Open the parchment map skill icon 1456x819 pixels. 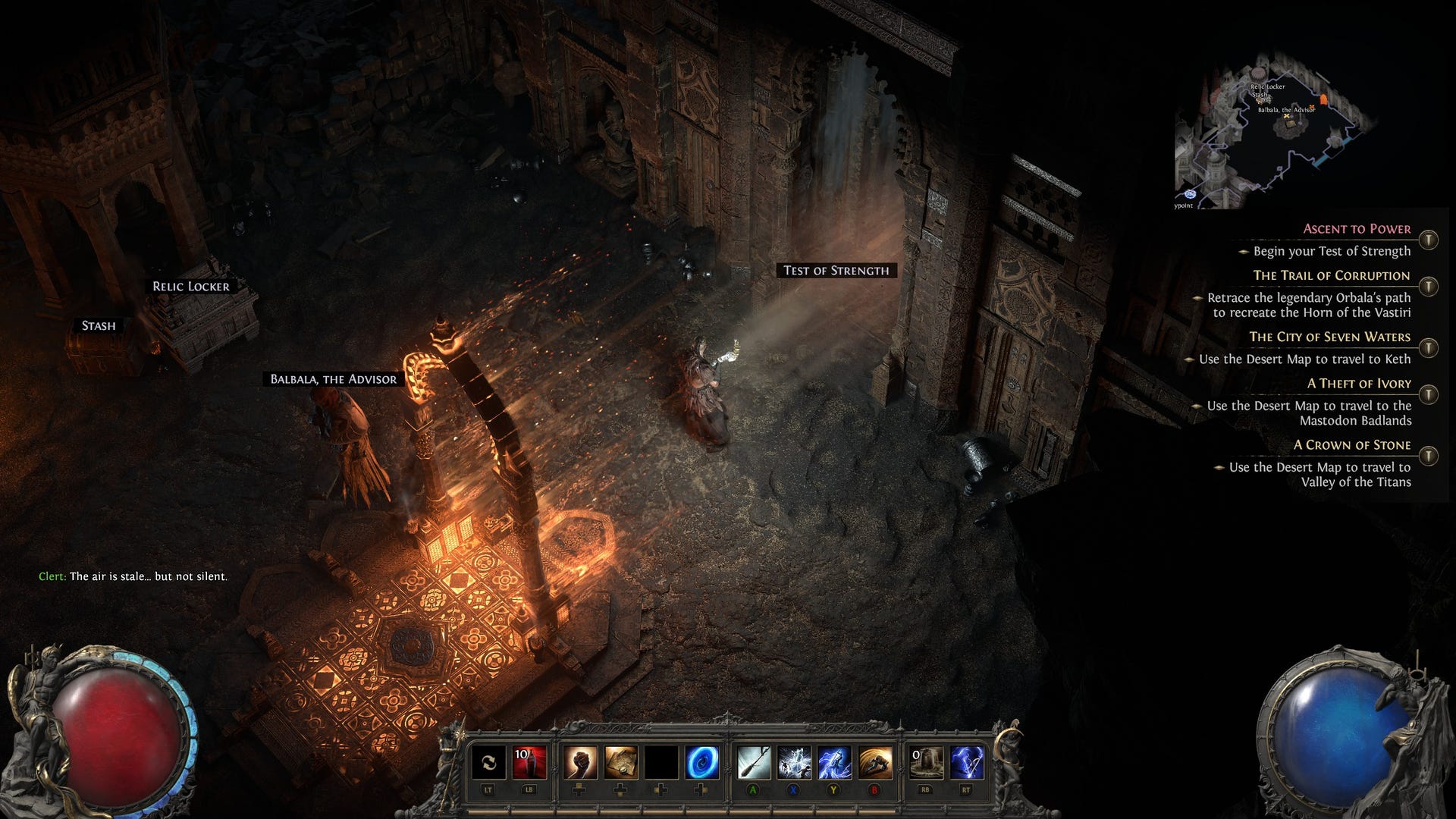coord(620,762)
